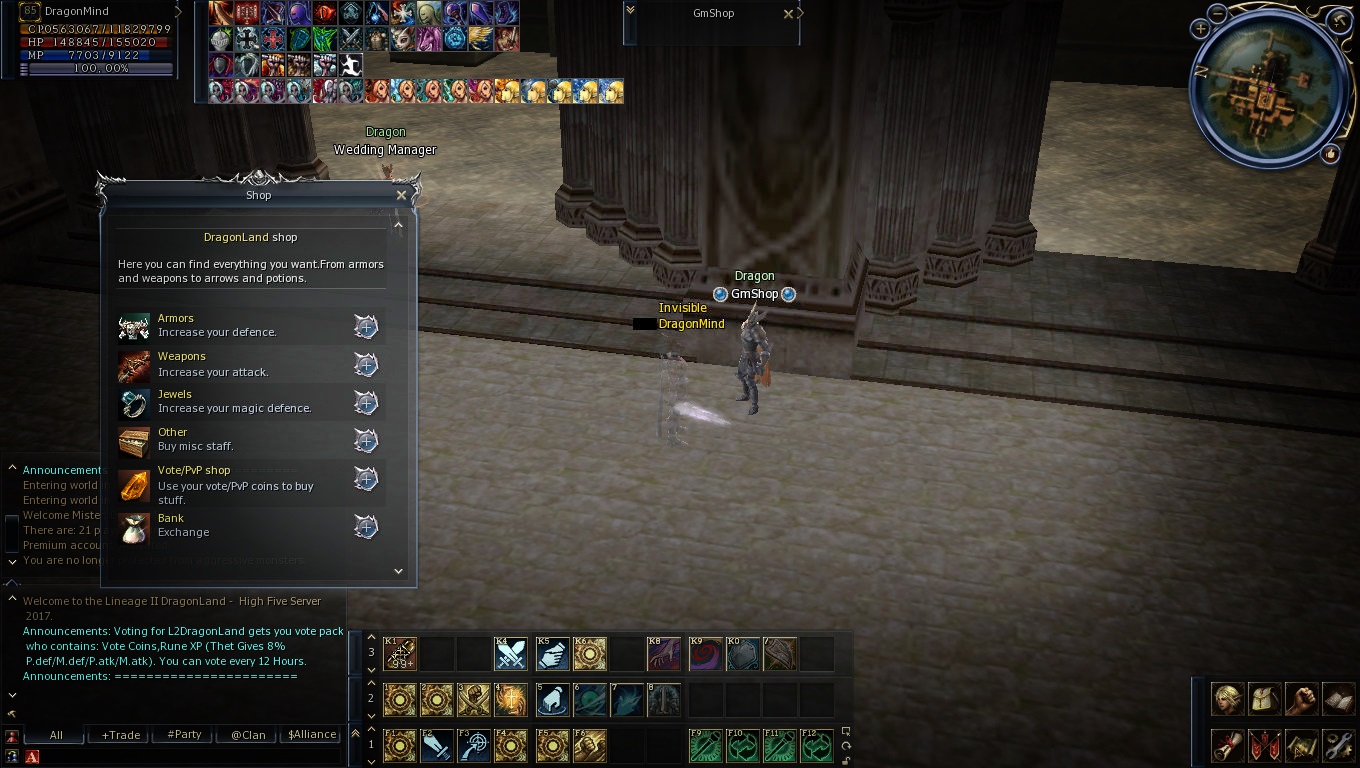Open the Armors shop category
Screen dimensions: 1360x768
[366, 327]
